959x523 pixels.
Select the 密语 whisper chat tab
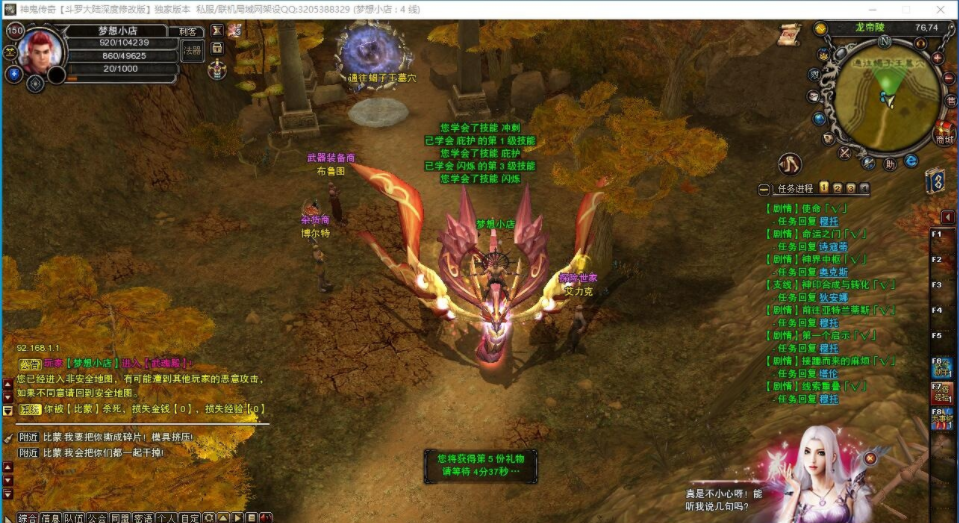[143, 518]
